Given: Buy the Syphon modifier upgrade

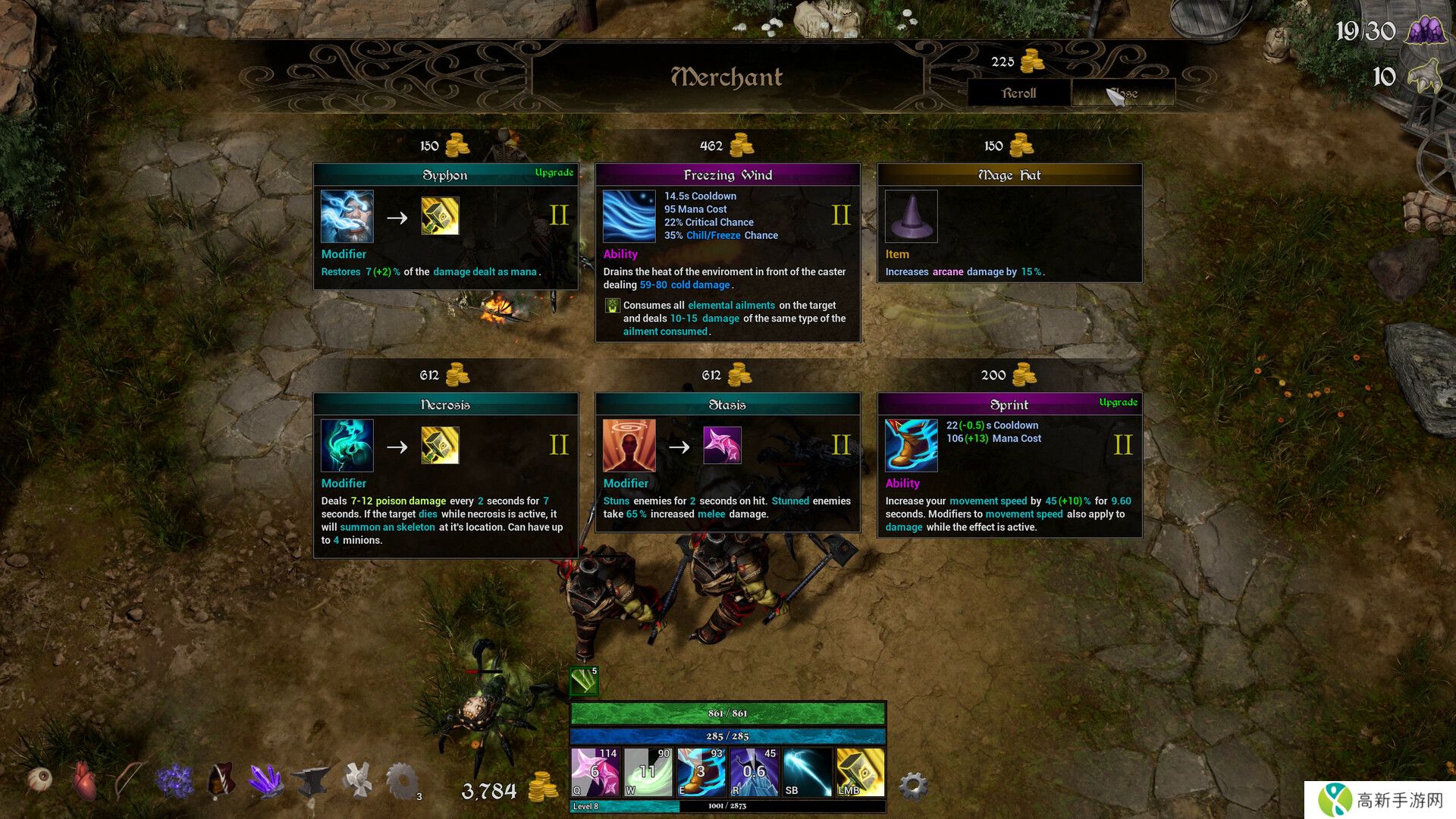Looking at the screenshot, I should pos(445,226).
